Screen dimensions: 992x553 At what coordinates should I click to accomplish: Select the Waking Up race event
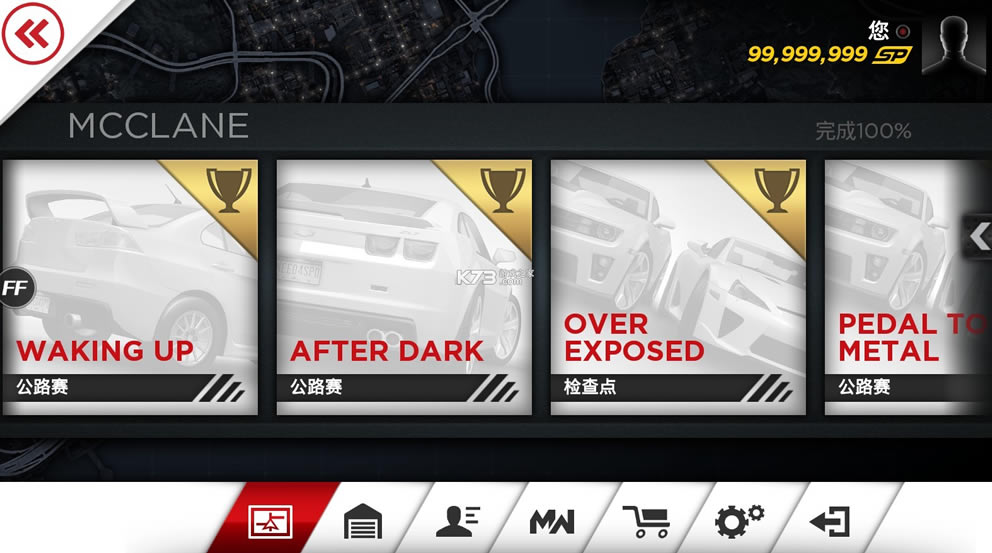(130, 287)
